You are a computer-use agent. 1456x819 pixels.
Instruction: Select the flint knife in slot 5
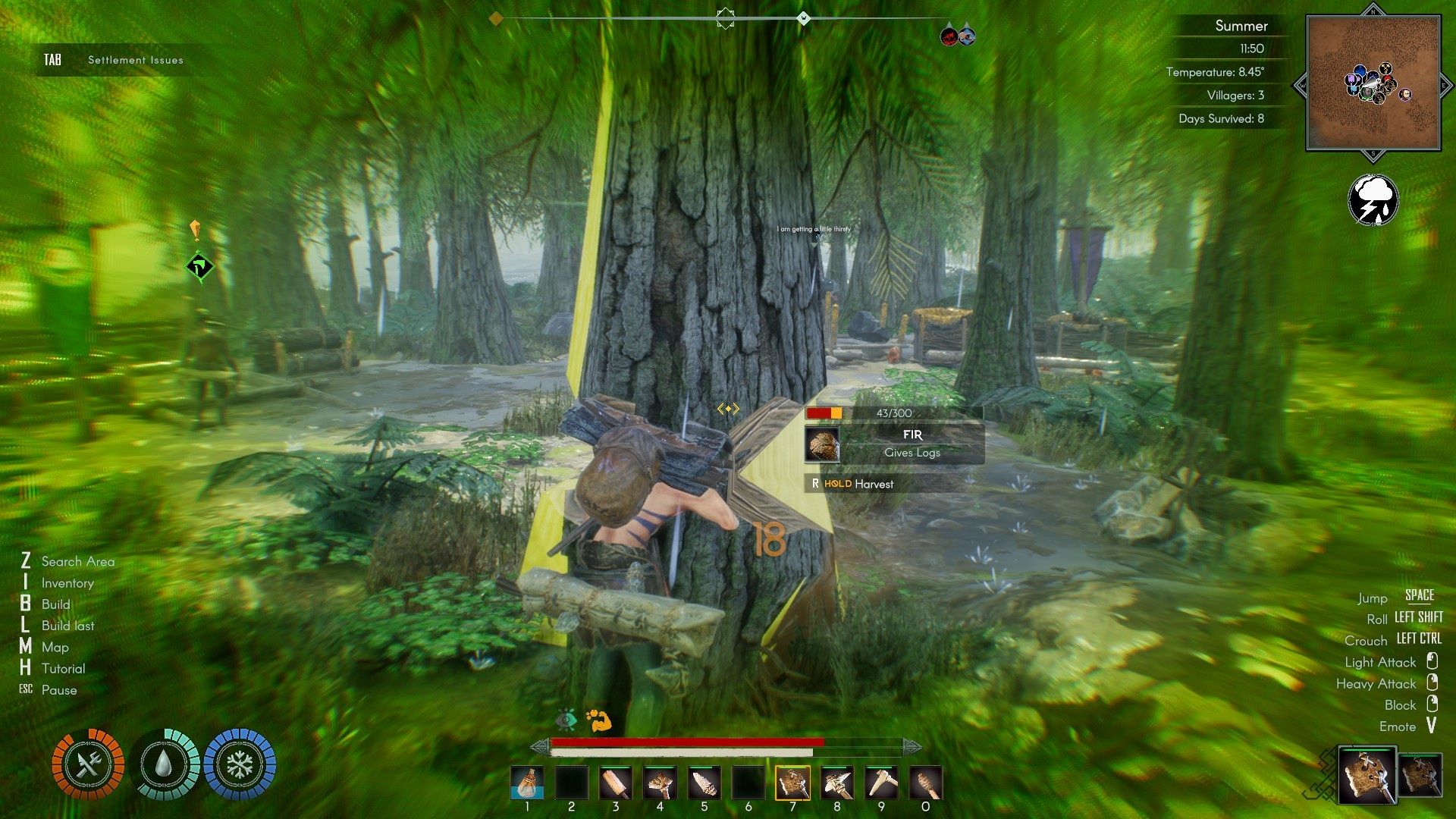pyautogui.click(x=704, y=783)
